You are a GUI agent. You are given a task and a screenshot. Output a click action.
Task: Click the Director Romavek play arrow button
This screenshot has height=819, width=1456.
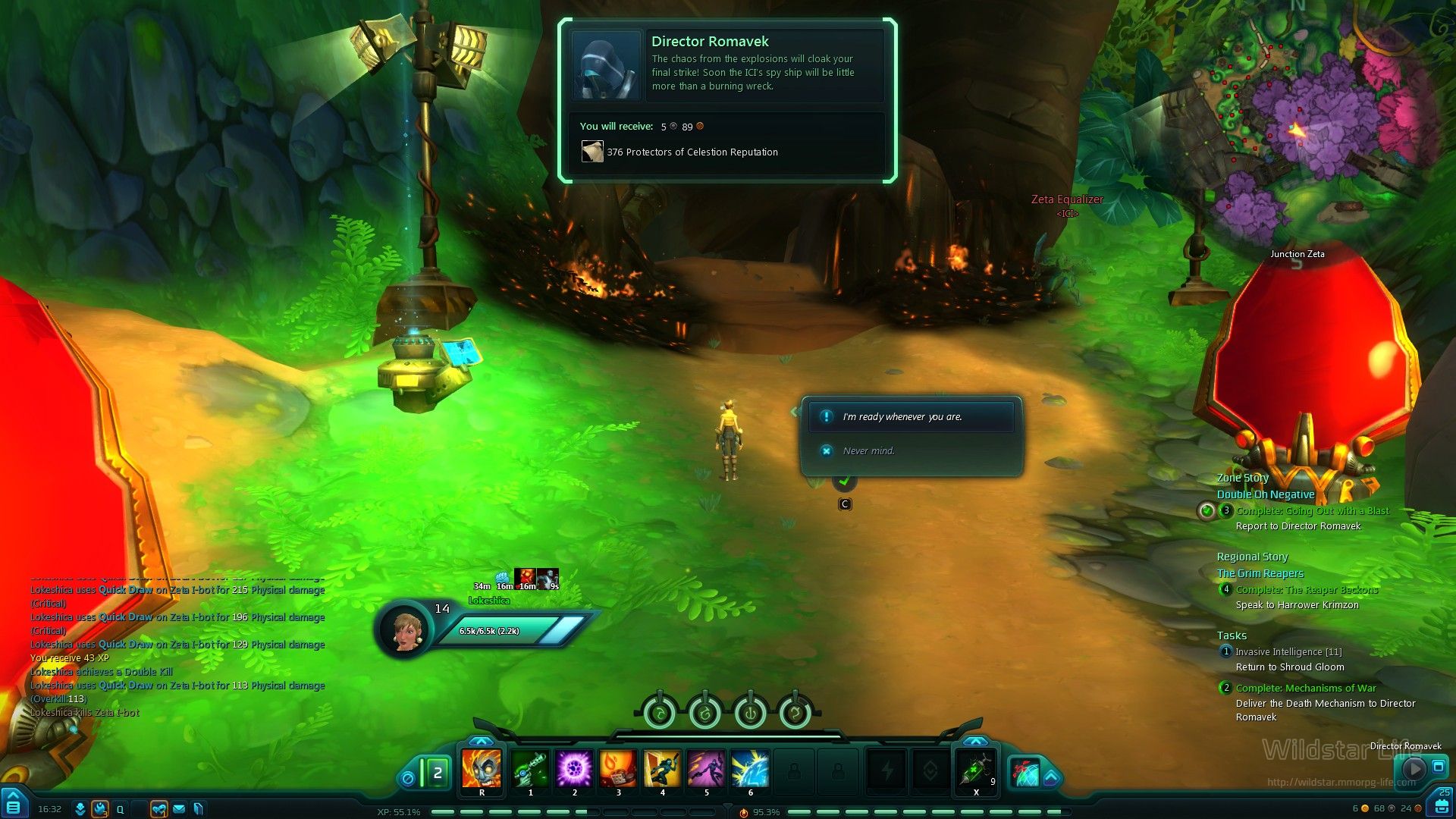(1414, 768)
